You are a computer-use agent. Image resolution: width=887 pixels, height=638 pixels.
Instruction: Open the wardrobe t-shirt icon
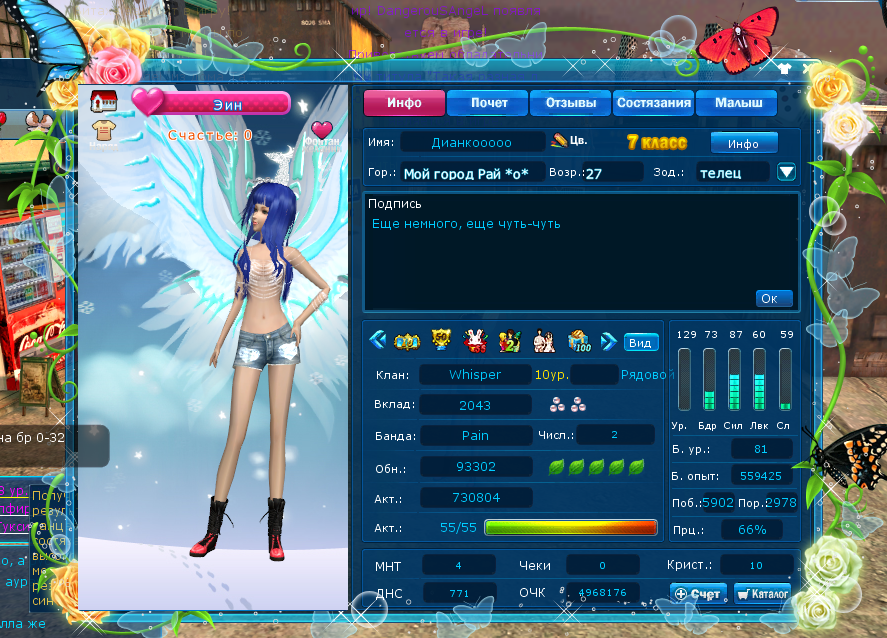103,129
